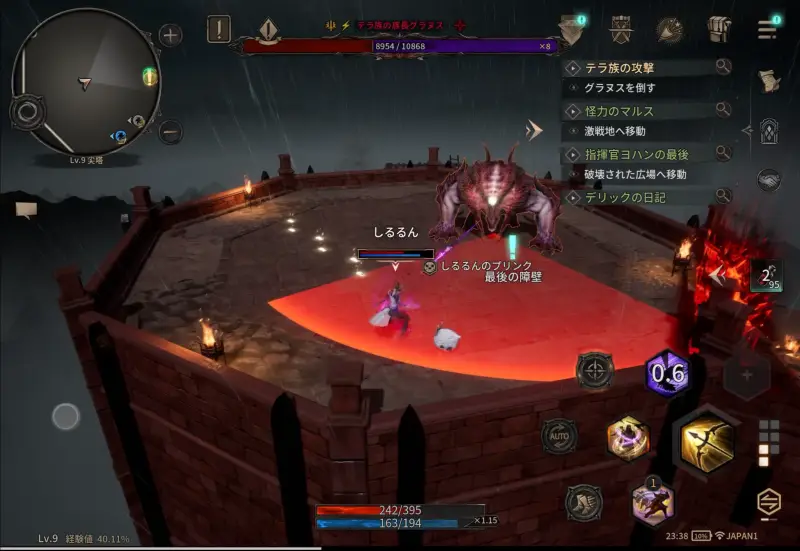
Task: Use the red potion quick slot
Action: (x=765, y=278)
